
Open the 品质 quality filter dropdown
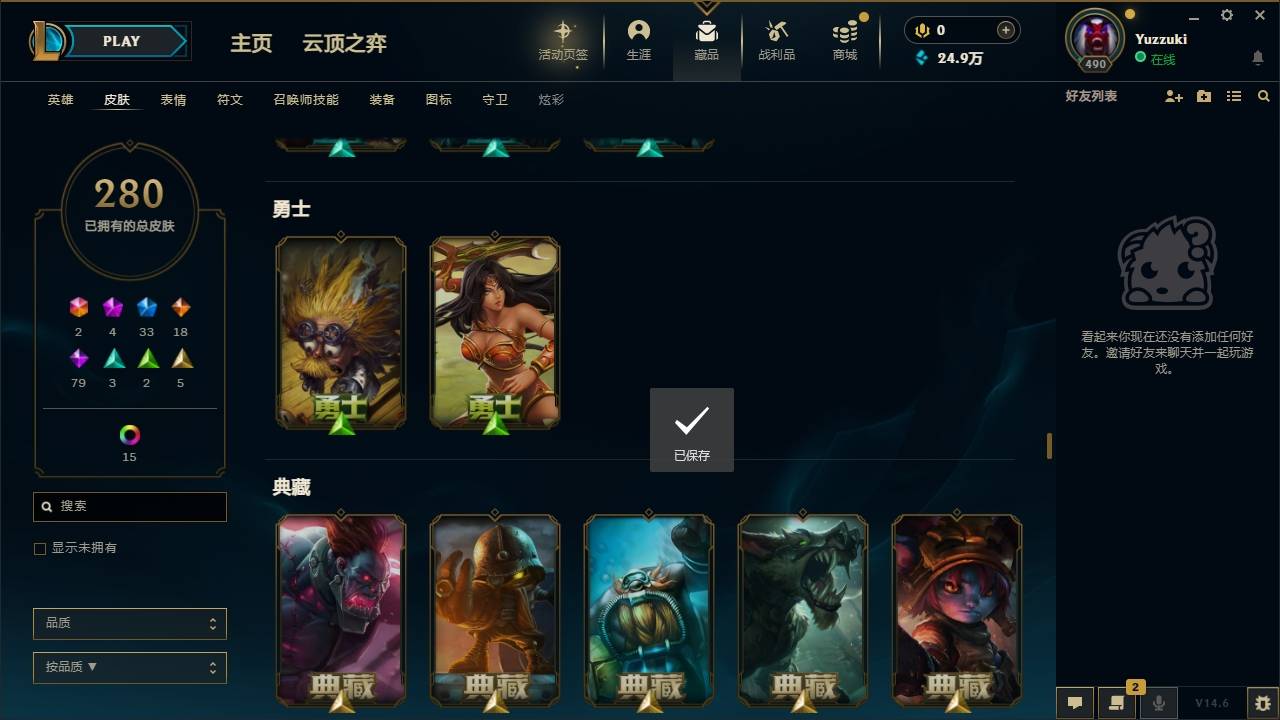(129, 623)
